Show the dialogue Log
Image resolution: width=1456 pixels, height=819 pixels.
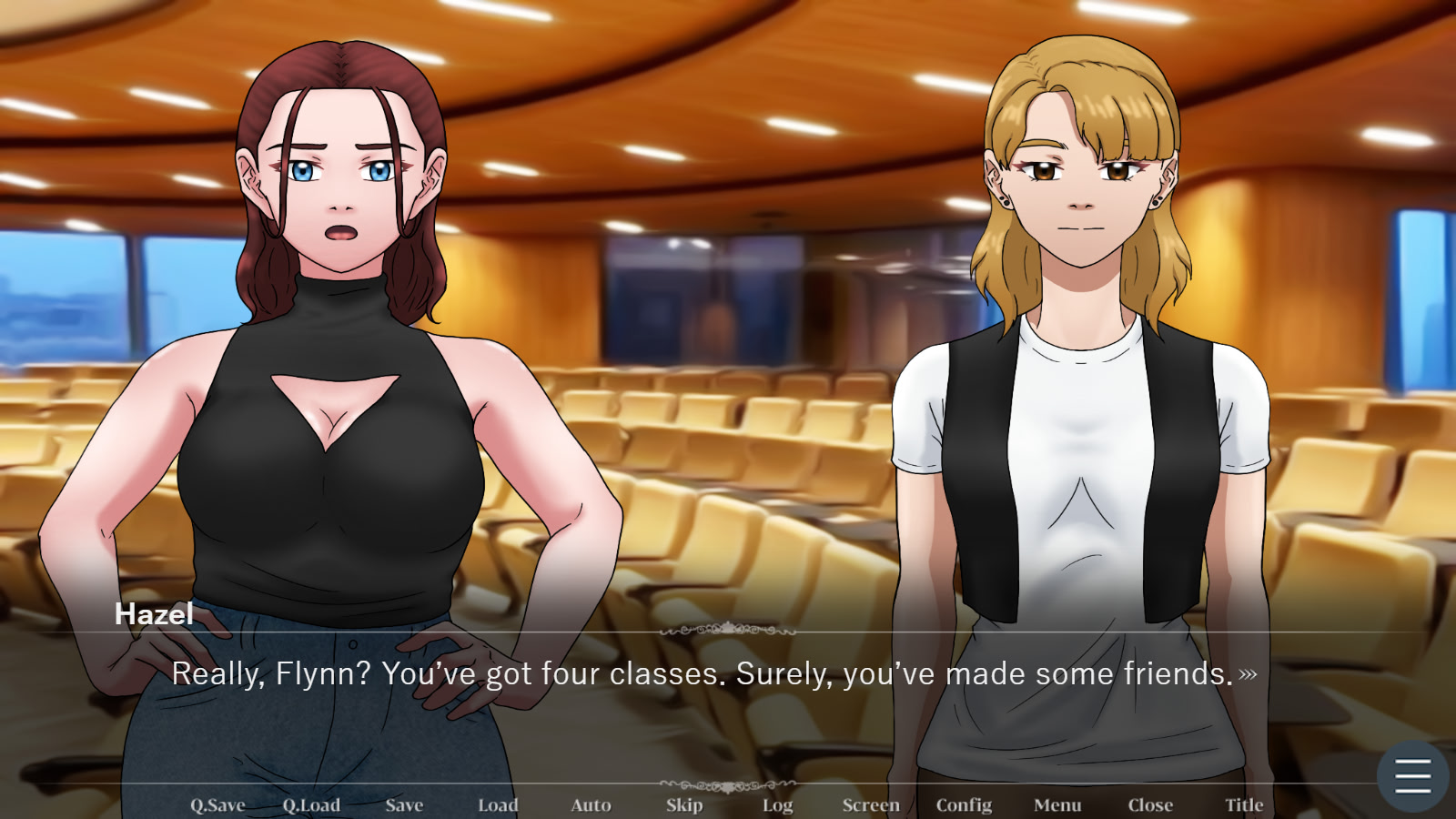pyautogui.click(x=777, y=804)
